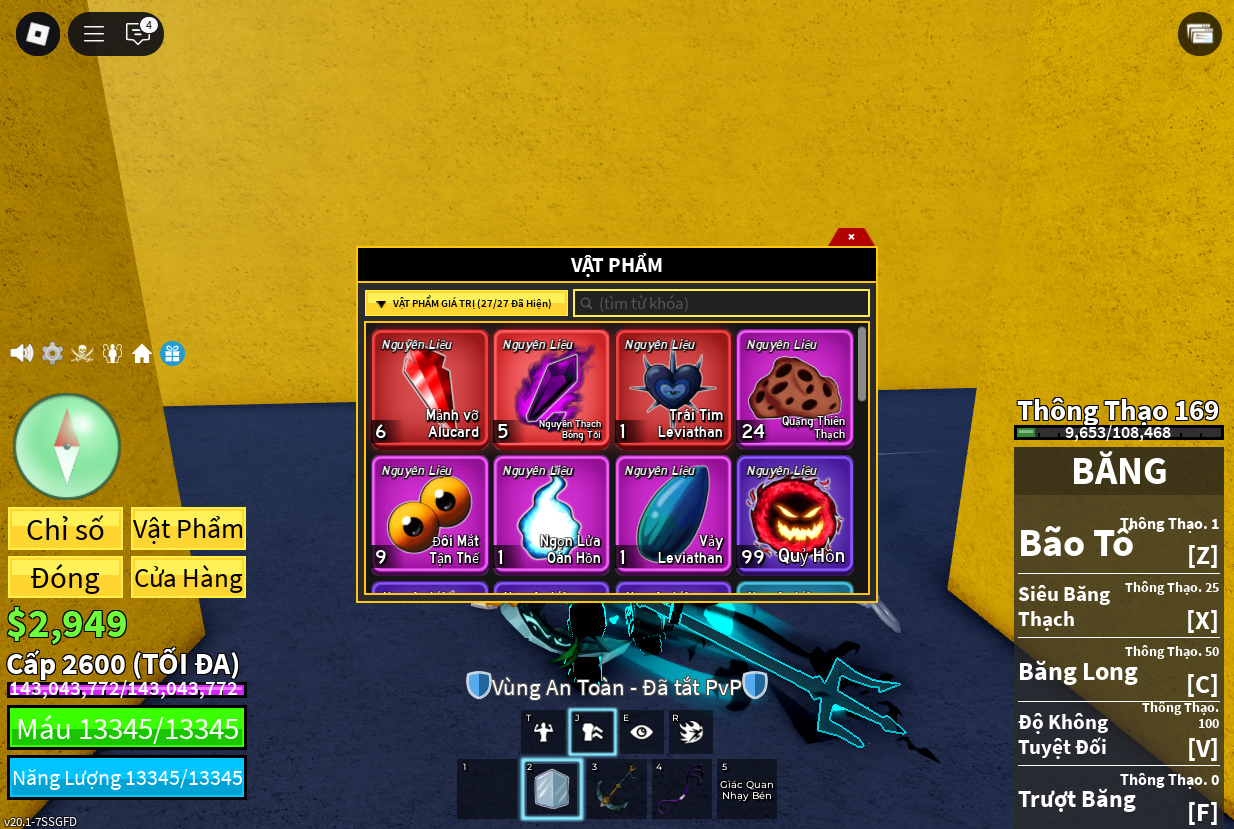
Task: Click the Đóng button
Action: point(66,577)
